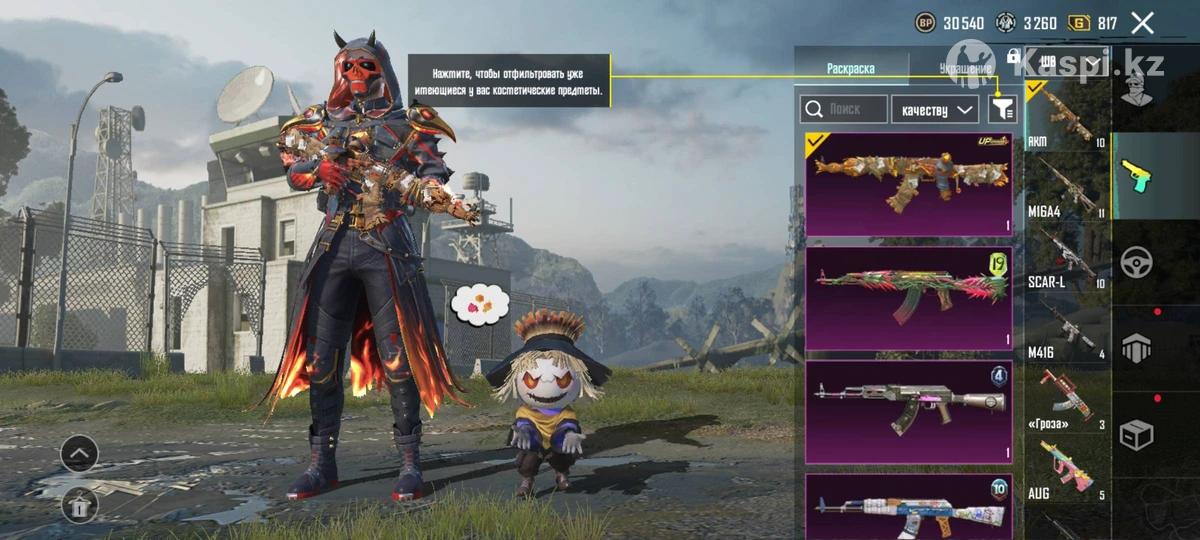Image resolution: width=1200 pixels, height=540 pixels.
Task: Type in the Поиск search field
Action: pos(845,109)
